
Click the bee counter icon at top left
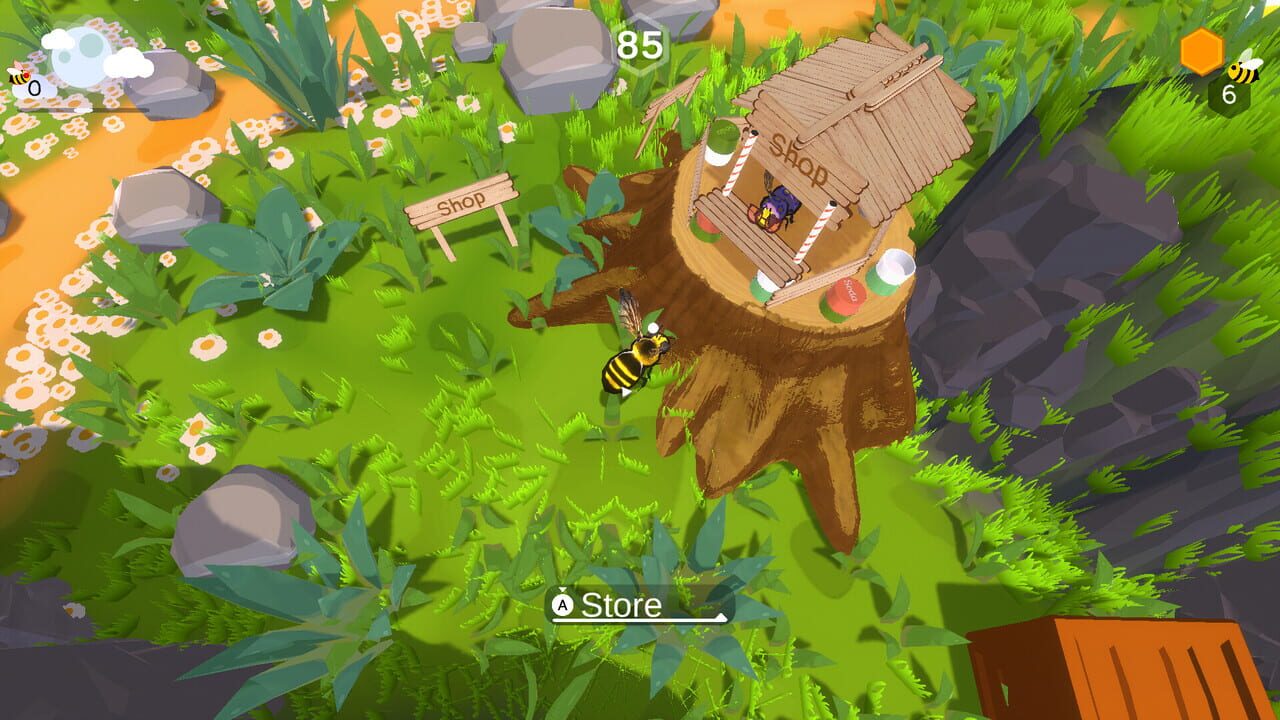click(x=18, y=77)
